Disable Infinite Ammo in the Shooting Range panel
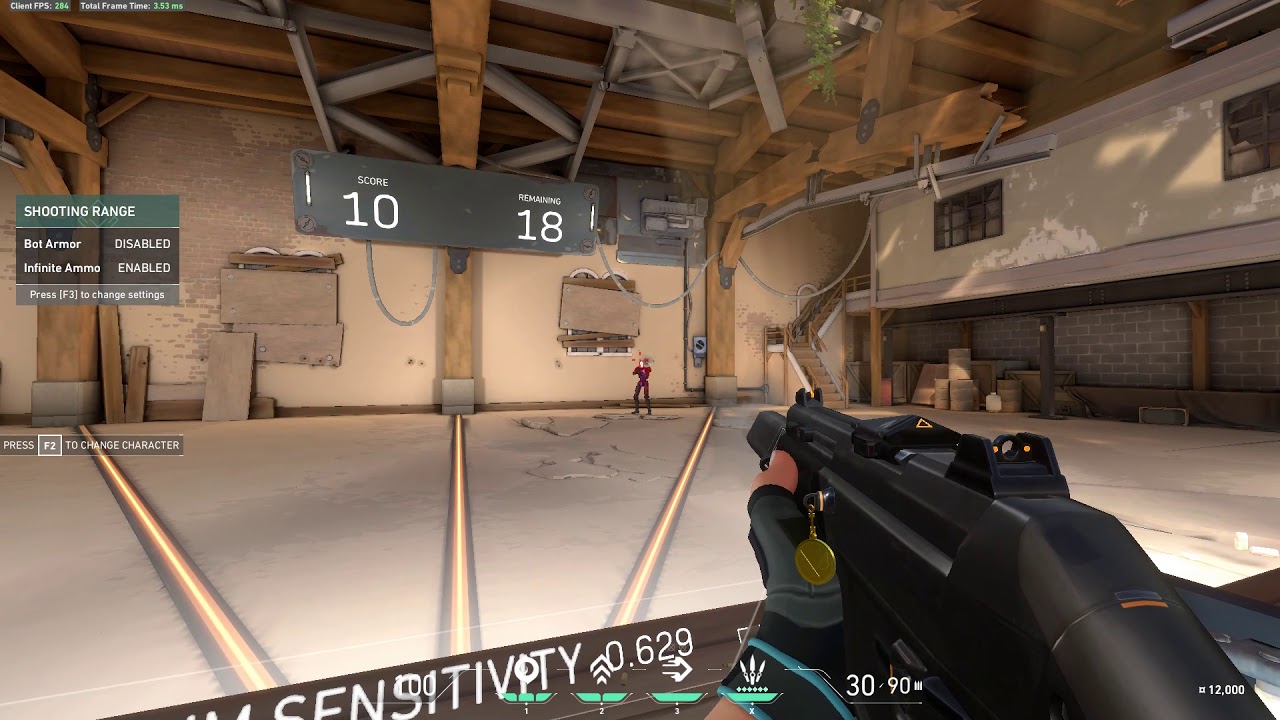The image size is (1280, 720). [143, 267]
